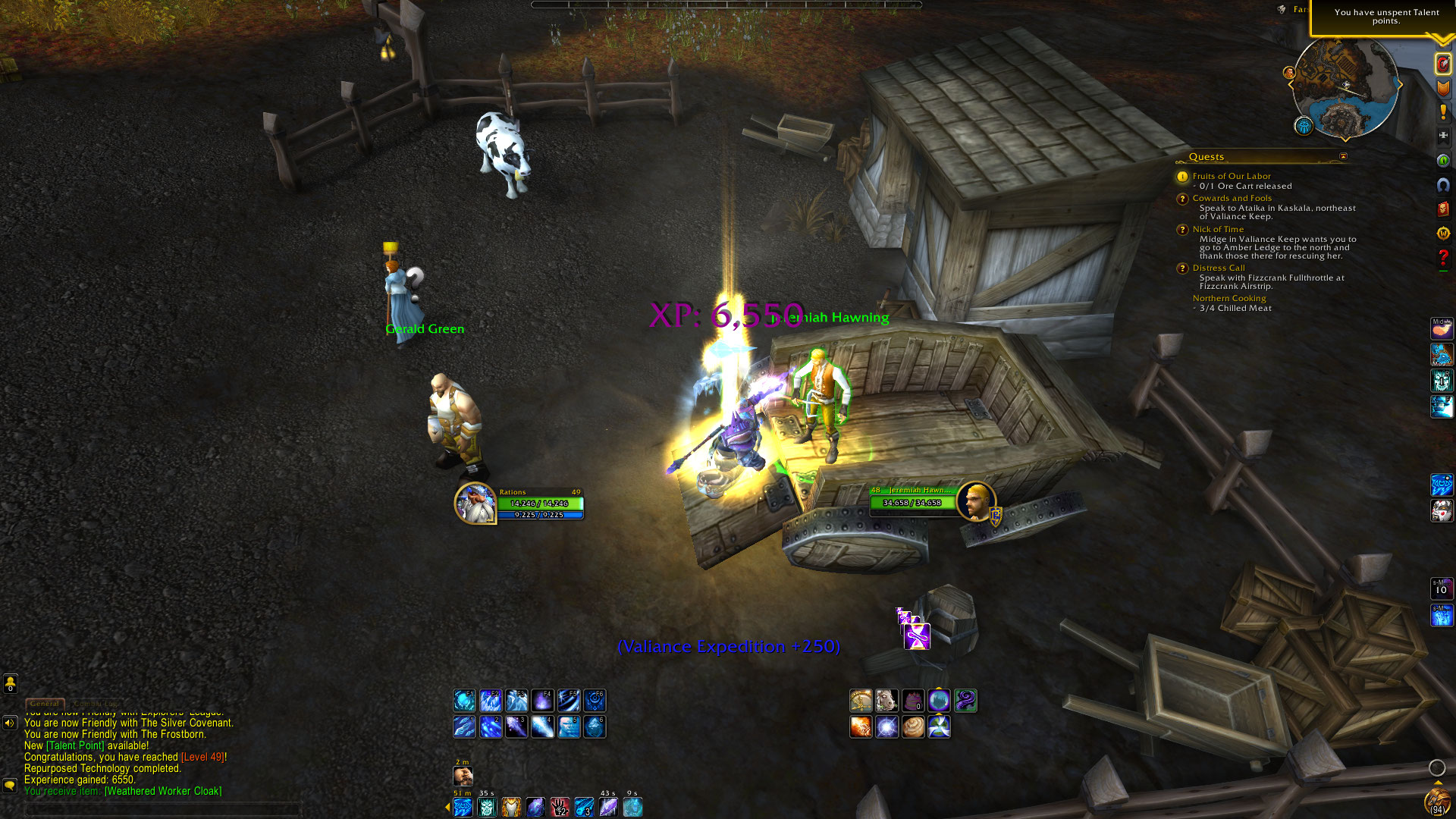Open the Cowards and Fools quest entry

click(1232, 198)
